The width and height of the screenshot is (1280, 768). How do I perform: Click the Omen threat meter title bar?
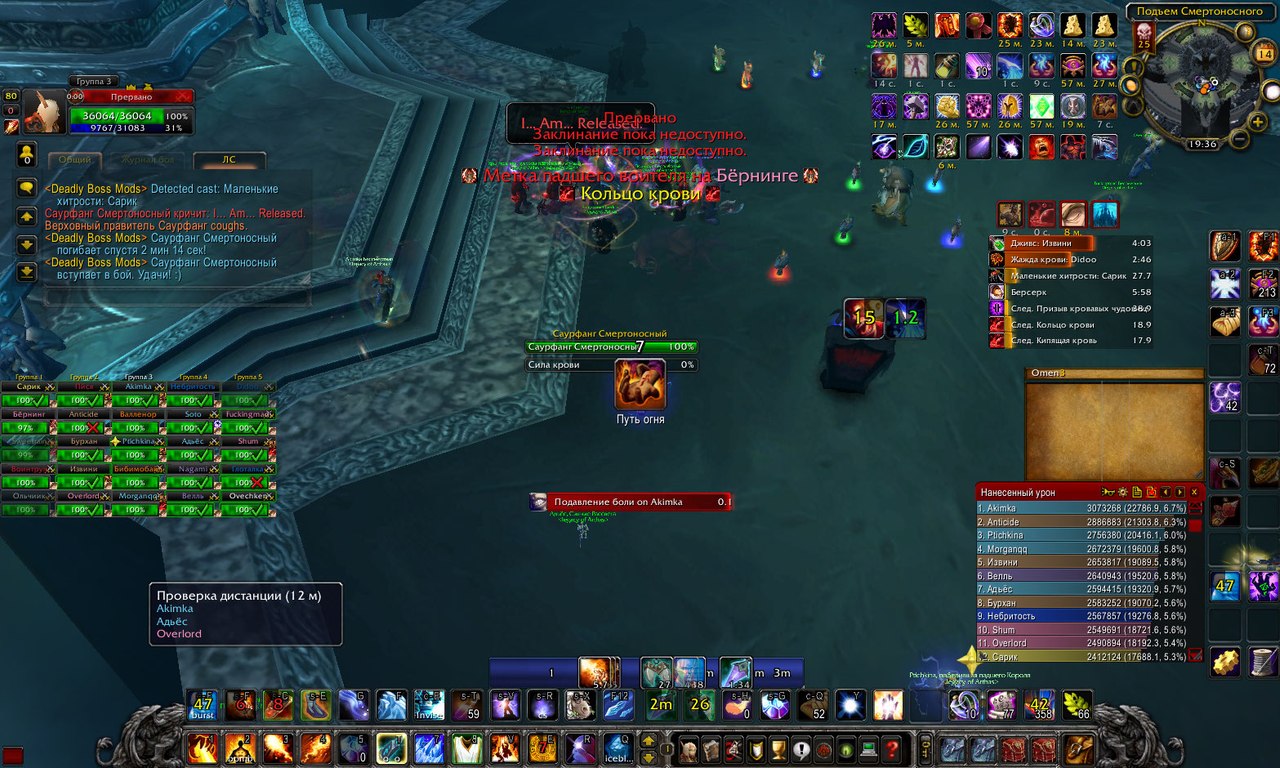tap(1115, 374)
